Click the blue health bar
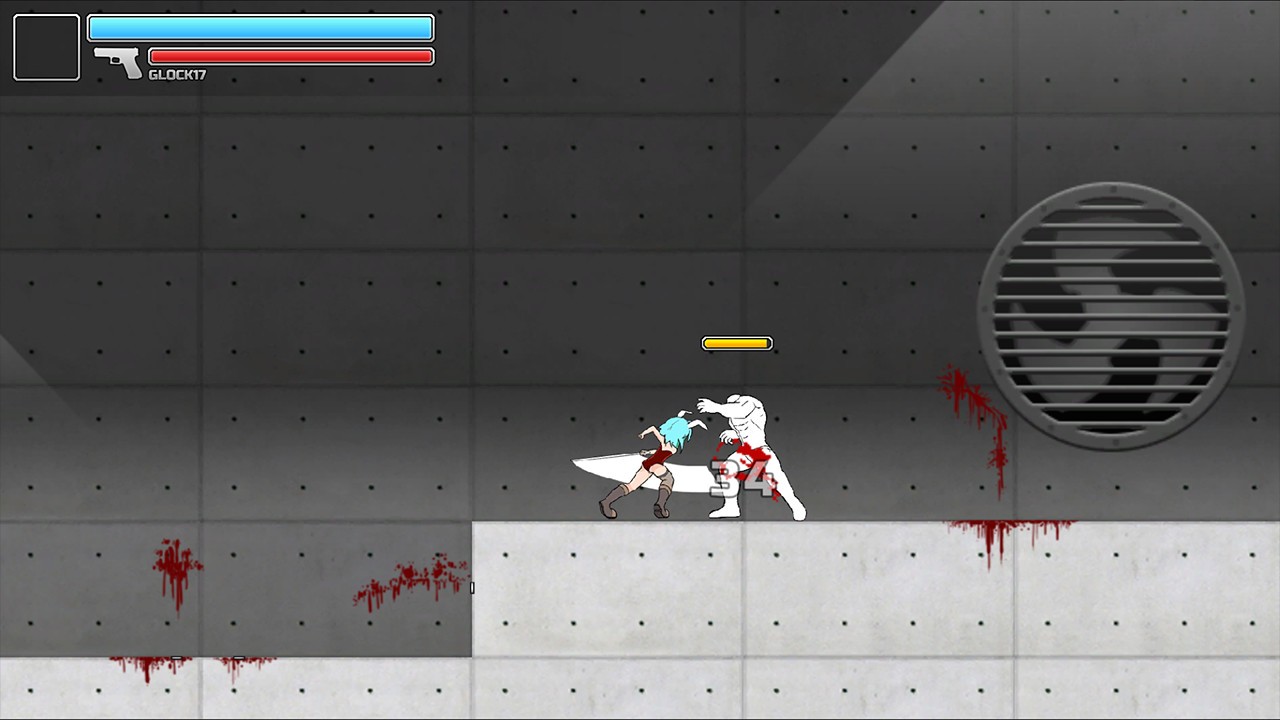Screen dimensions: 1280x720 tap(260, 28)
